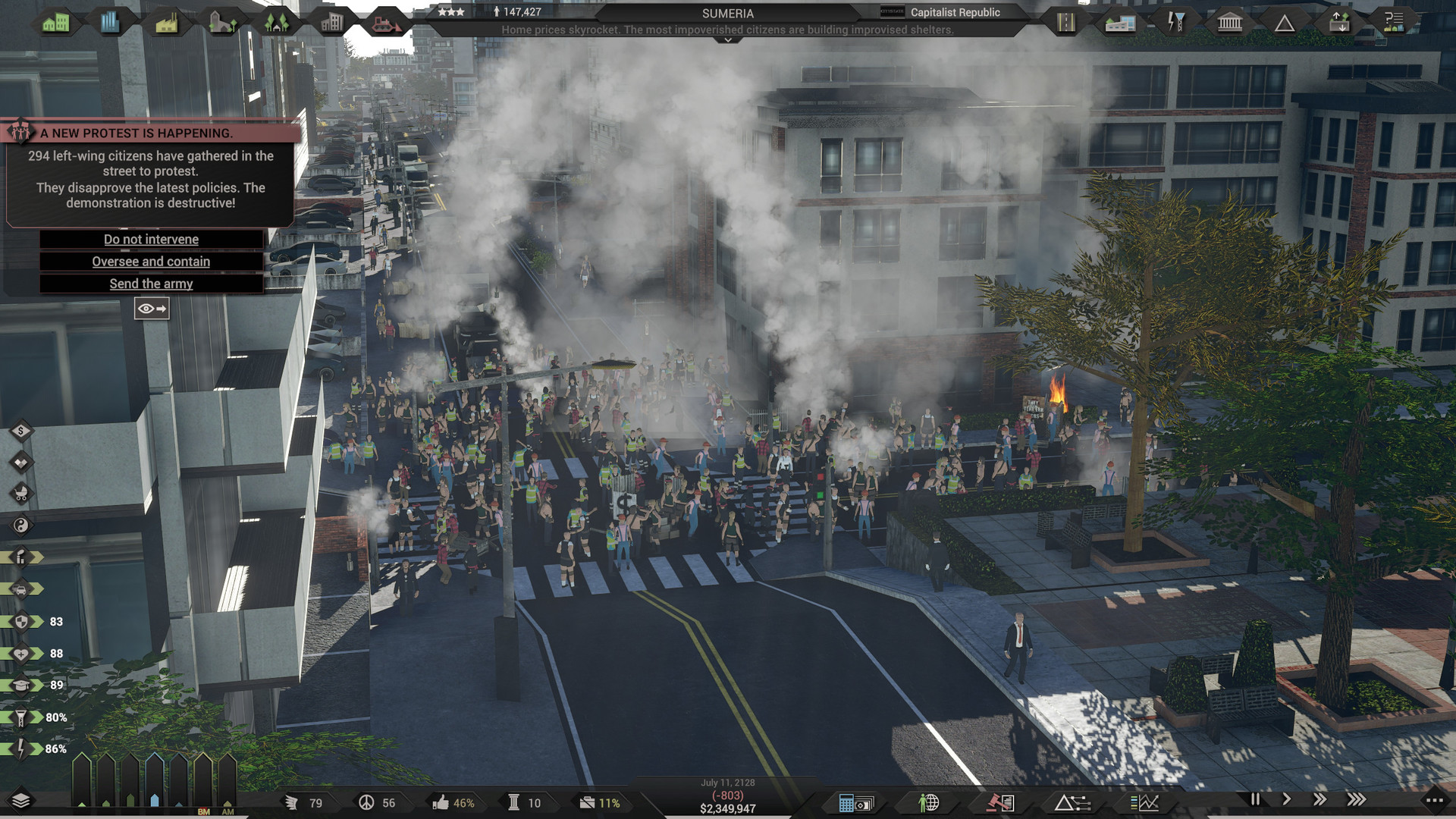Select the yellow industry zoning tool
Viewport: 1456px width, 819px height.
[x=167, y=21]
